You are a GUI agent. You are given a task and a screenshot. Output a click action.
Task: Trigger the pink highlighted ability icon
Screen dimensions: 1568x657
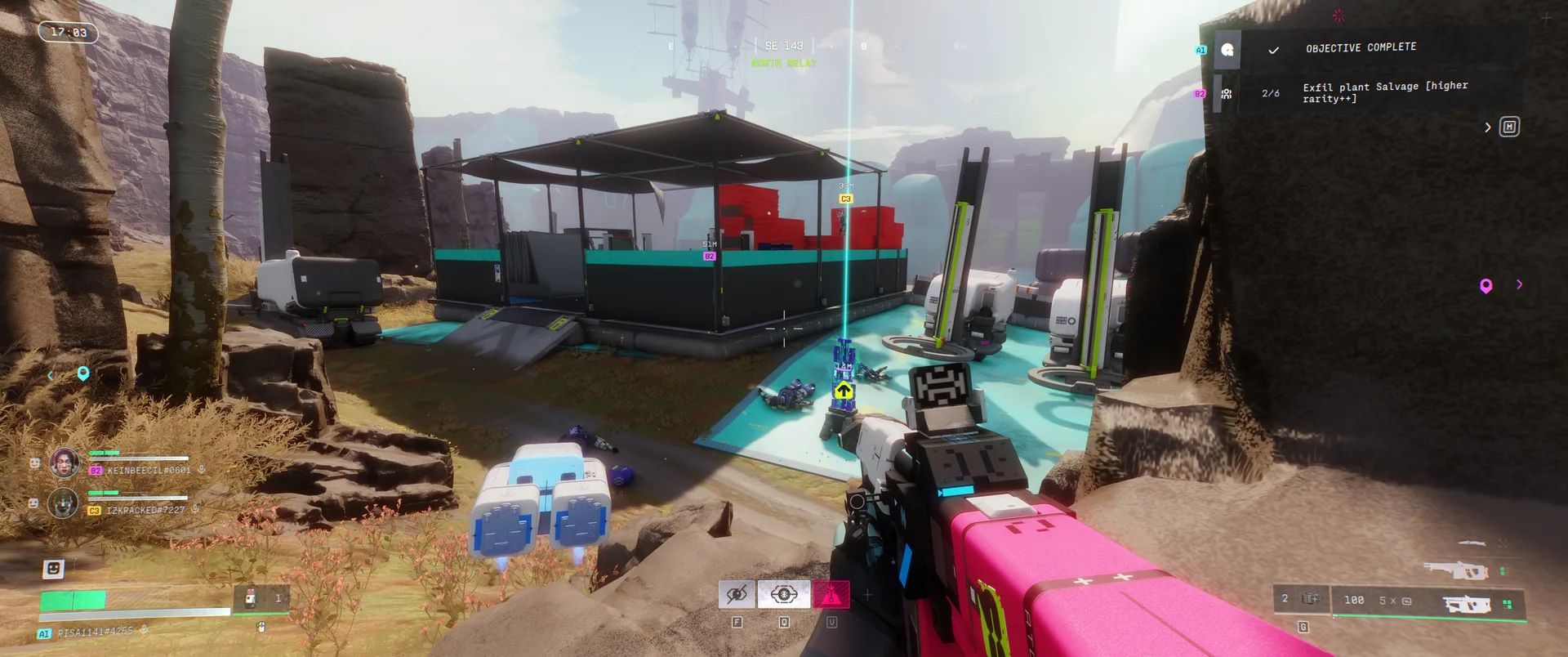pos(831,594)
